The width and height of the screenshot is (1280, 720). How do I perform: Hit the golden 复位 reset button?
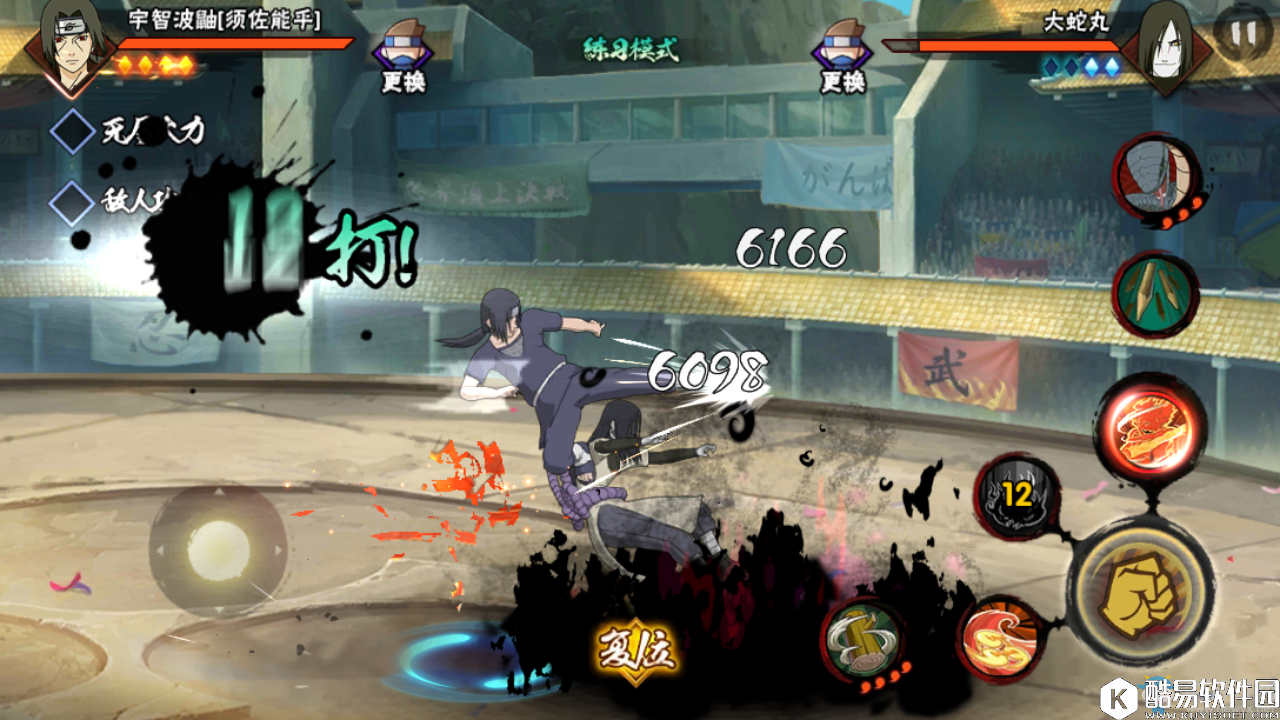pyautogui.click(x=637, y=651)
